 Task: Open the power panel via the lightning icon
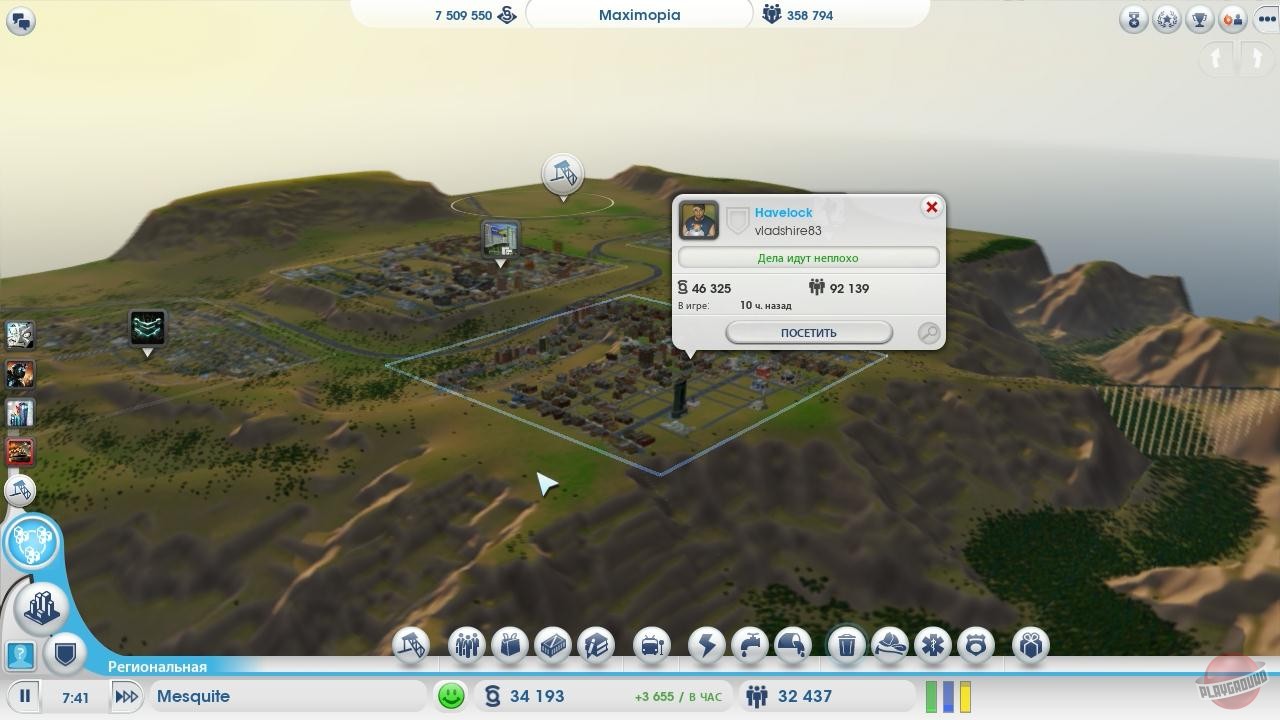705,645
